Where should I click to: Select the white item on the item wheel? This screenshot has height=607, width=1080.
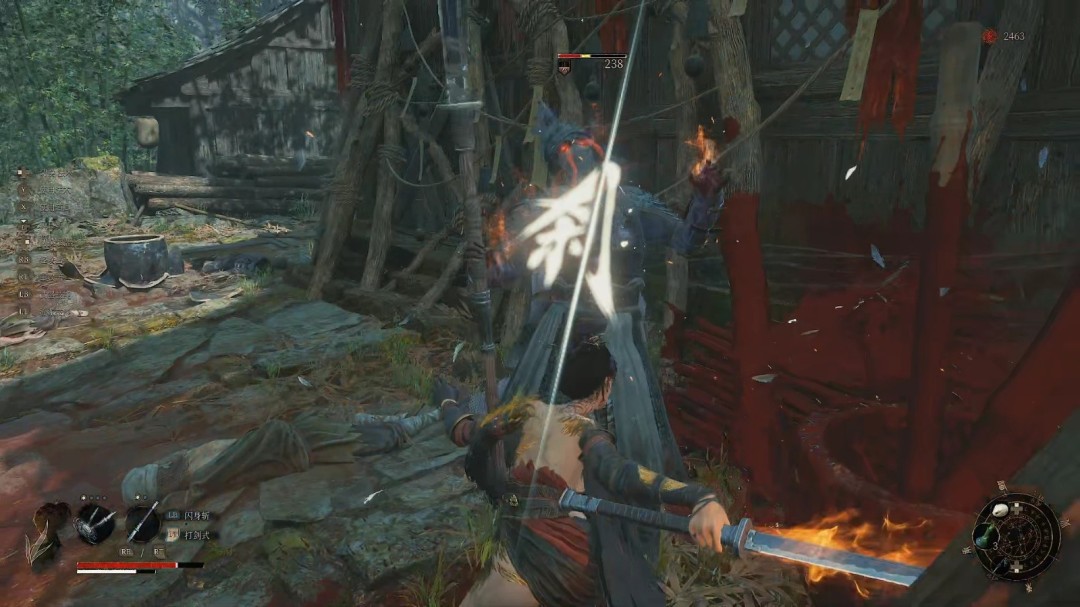pyautogui.click(x=1000, y=510)
